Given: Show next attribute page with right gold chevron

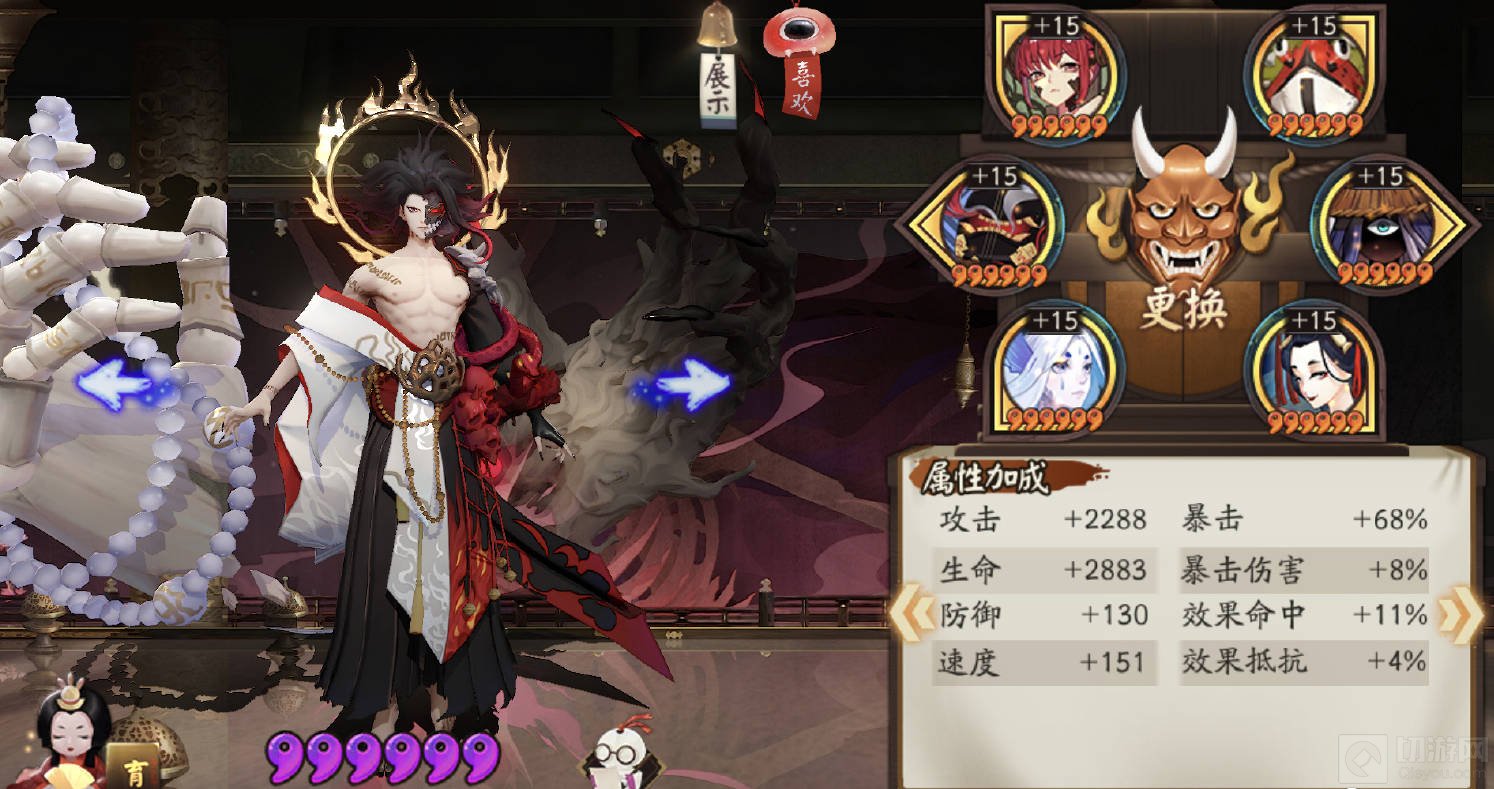Looking at the screenshot, I should (1456, 614).
